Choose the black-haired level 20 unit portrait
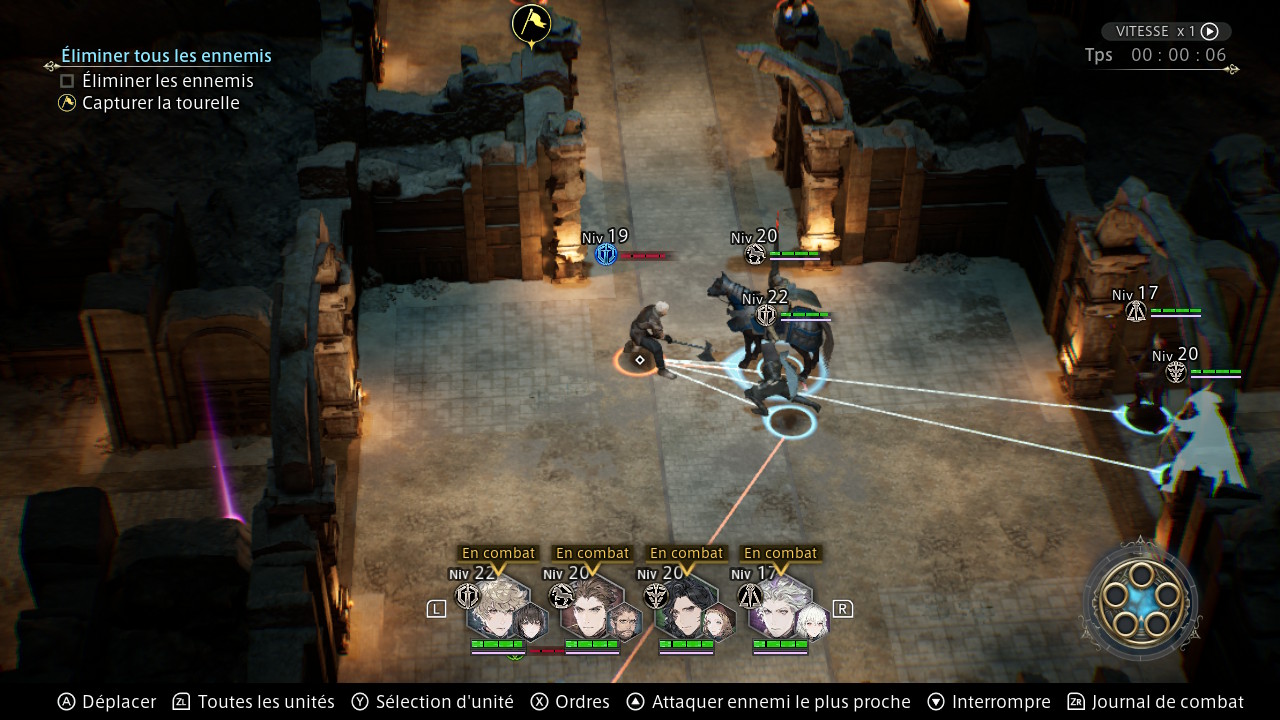 (x=684, y=606)
